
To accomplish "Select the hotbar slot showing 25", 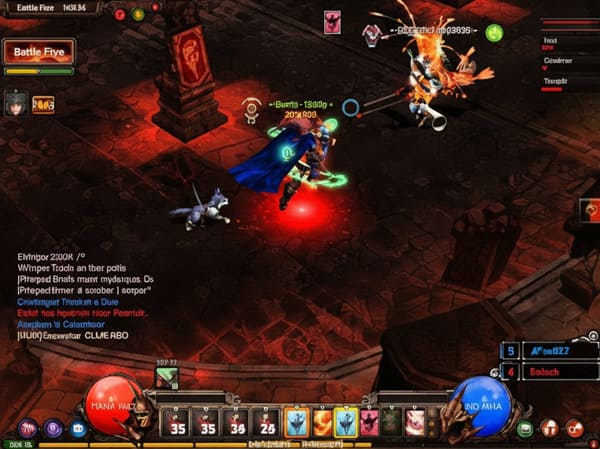I will pyautogui.click(x=266, y=422).
